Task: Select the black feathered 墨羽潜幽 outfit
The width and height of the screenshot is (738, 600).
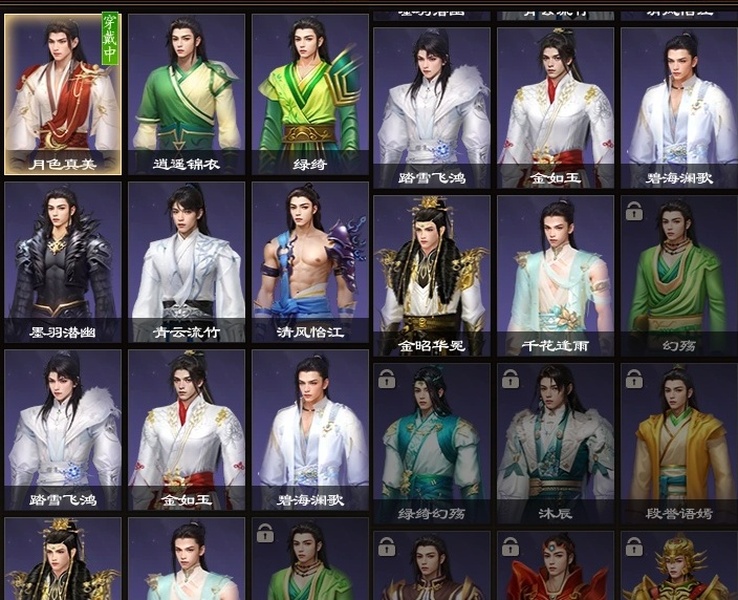Action: 63,260
